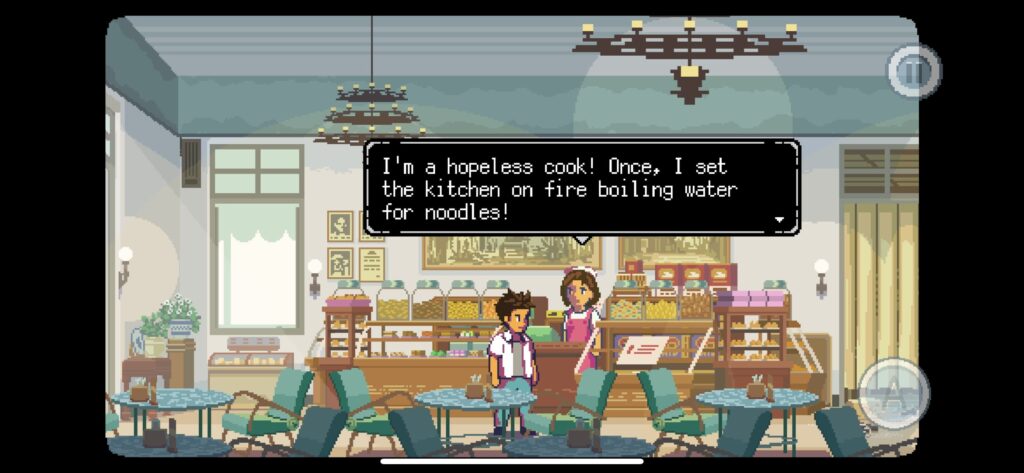Pause the game with the round pause button
The width and height of the screenshot is (1024, 473).
coord(913,71)
